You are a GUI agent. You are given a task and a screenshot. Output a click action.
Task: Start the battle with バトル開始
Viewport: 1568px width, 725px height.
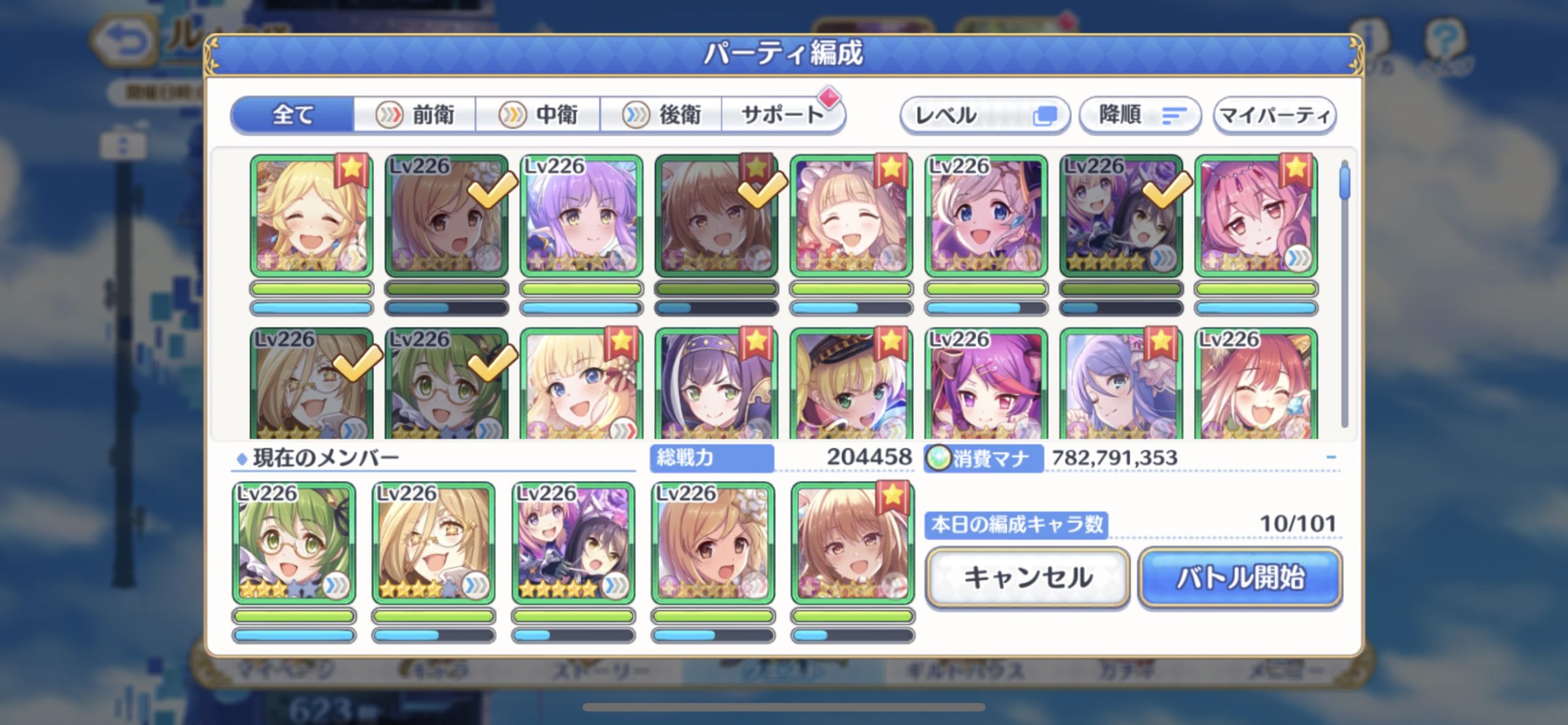1240,577
